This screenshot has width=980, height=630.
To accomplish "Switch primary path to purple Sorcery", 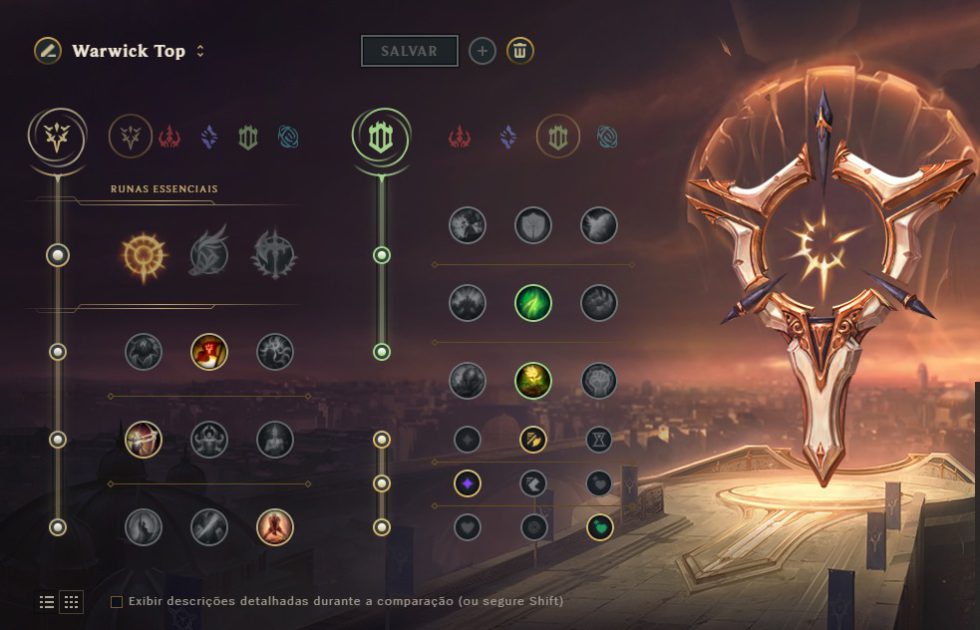I will (x=209, y=136).
